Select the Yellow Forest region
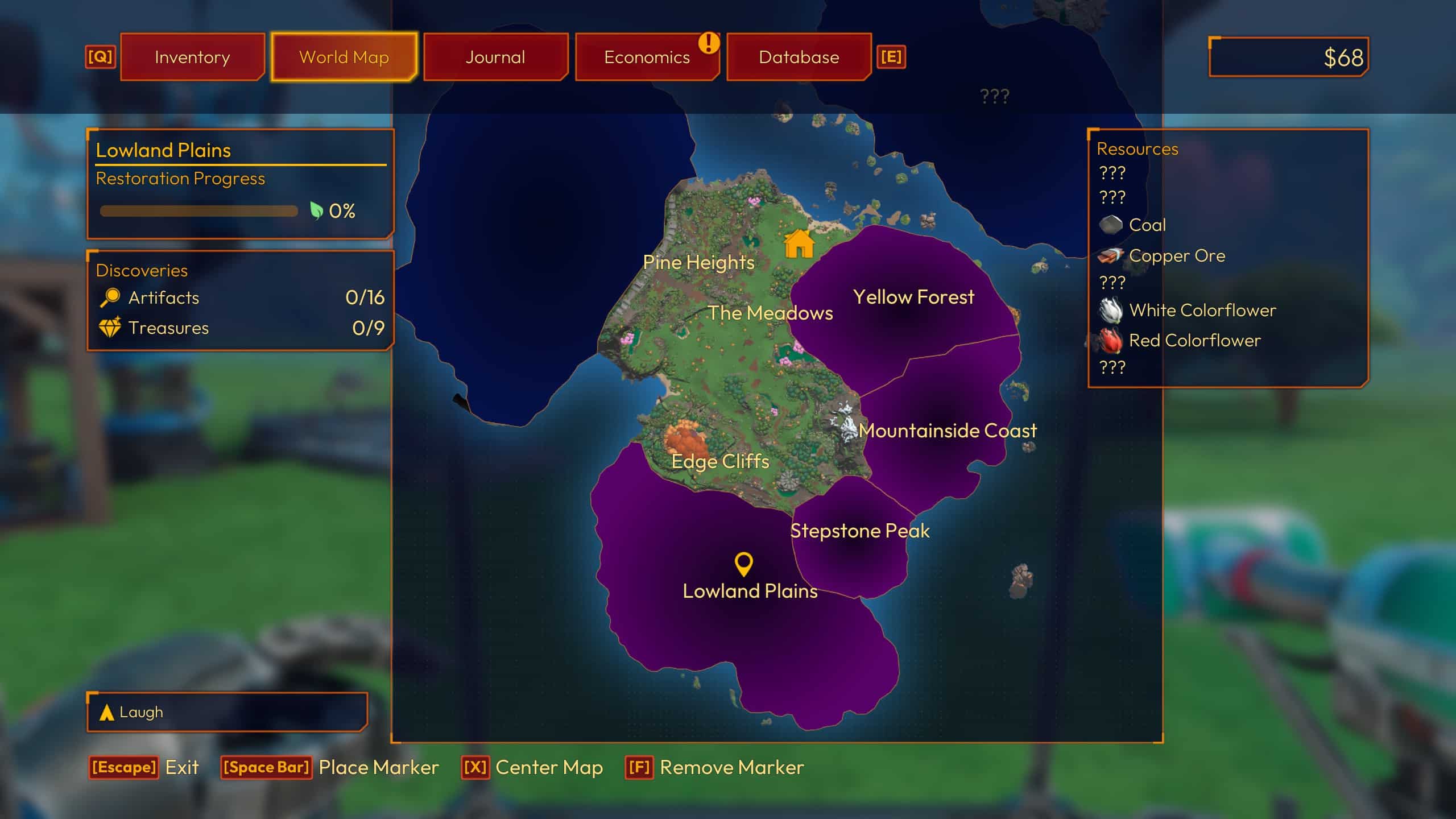Screen dimensions: 1456x819 (x=913, y=297)
